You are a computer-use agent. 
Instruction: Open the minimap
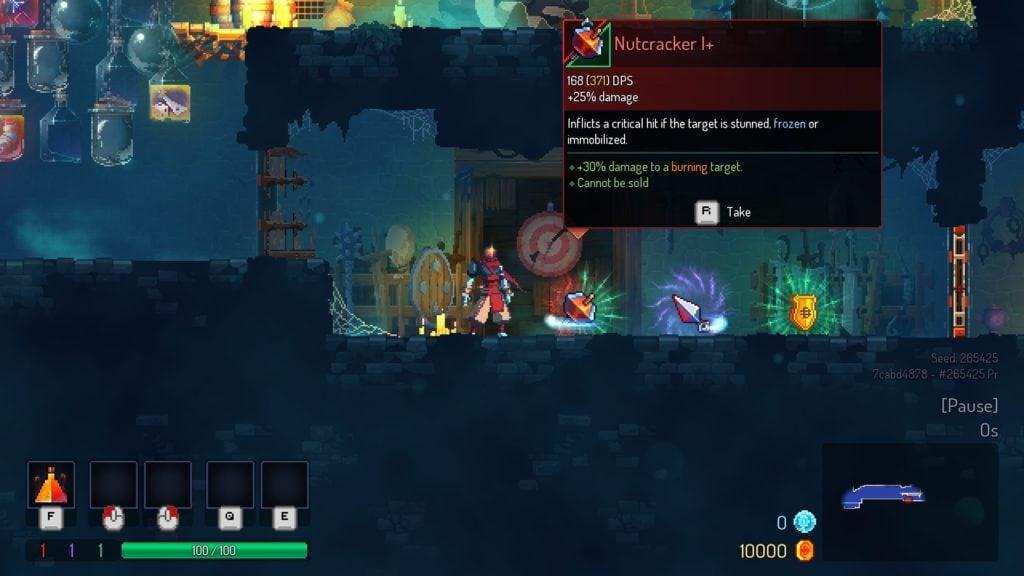pos(909,501)
